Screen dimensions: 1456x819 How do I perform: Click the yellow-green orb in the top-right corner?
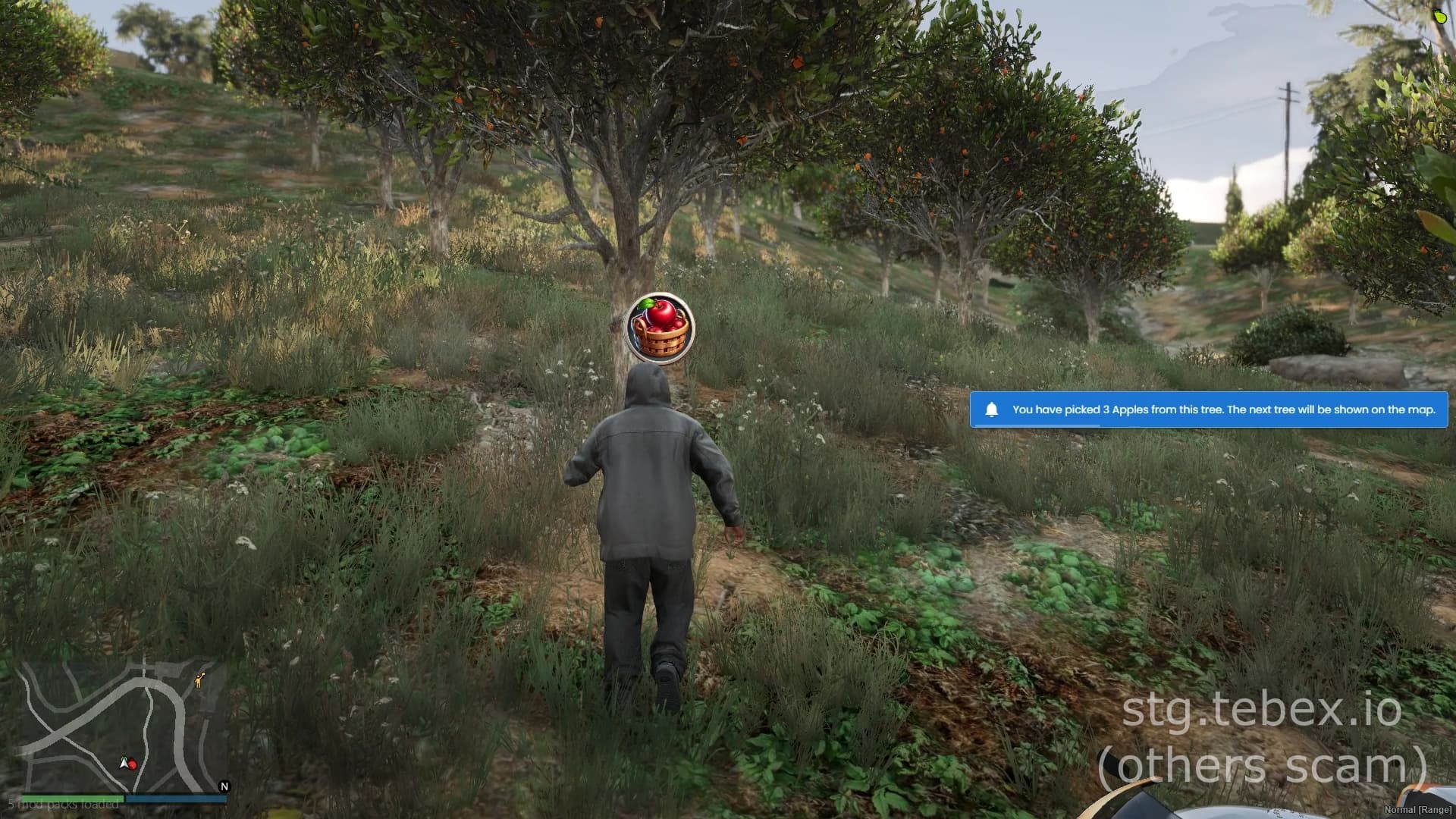tap(1440, 17)
